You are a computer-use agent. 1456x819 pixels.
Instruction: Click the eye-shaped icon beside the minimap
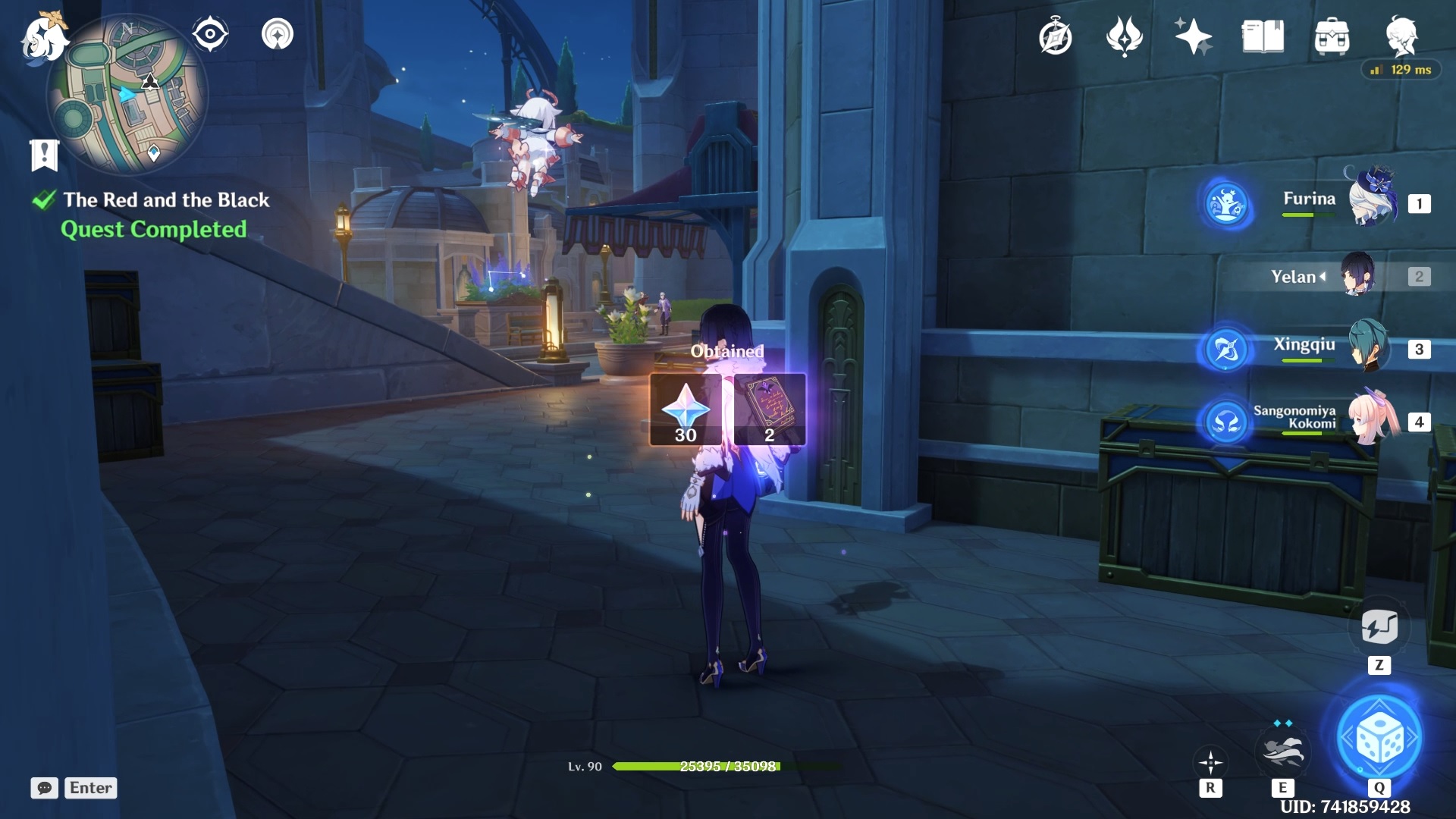point(210,34)
